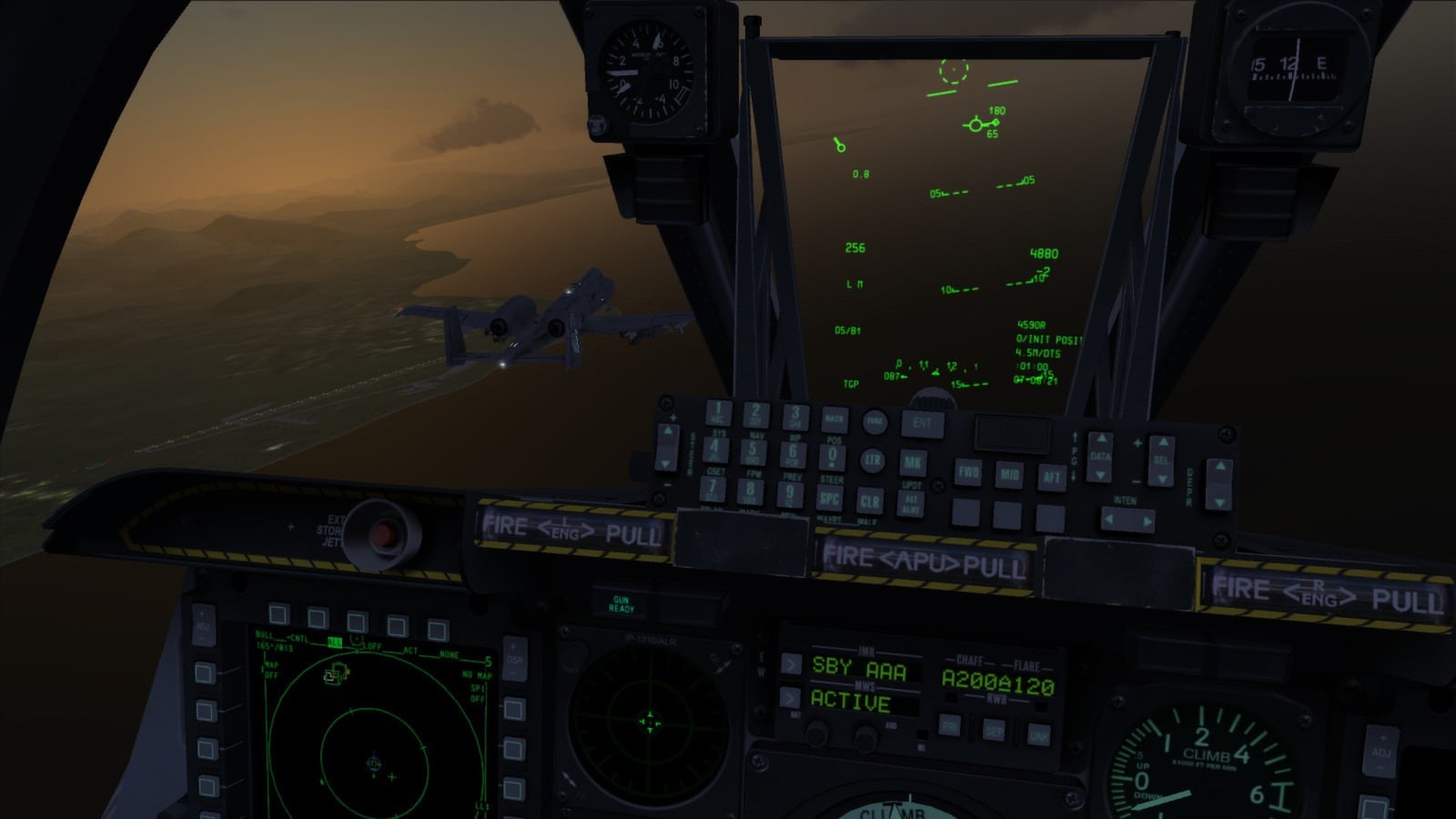Click keypad number 5 key
1456x819 pixels.
pyautogui.click(x=753, y=452)
